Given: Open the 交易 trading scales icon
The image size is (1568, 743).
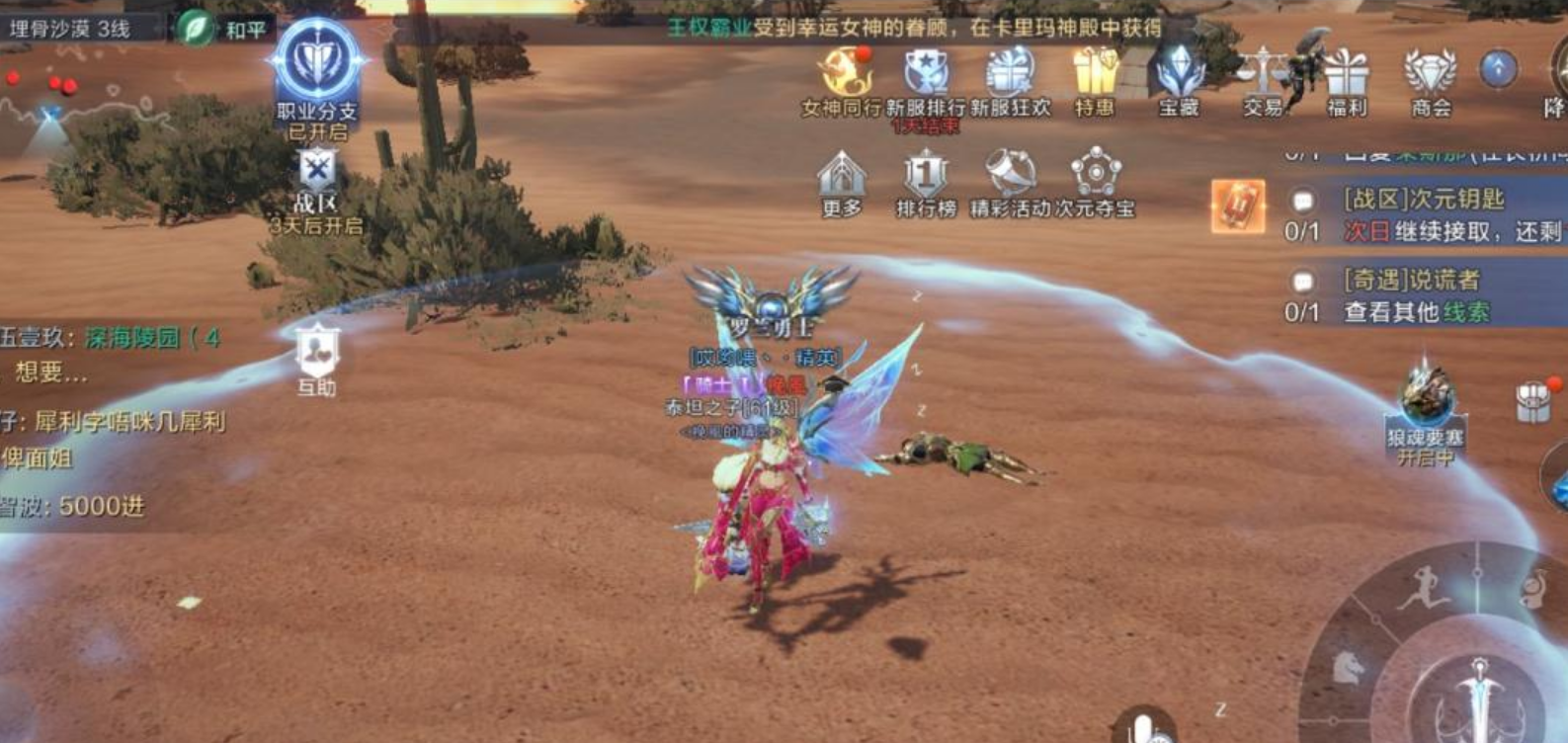Looking at the screenshot, I should [1263, 73].
